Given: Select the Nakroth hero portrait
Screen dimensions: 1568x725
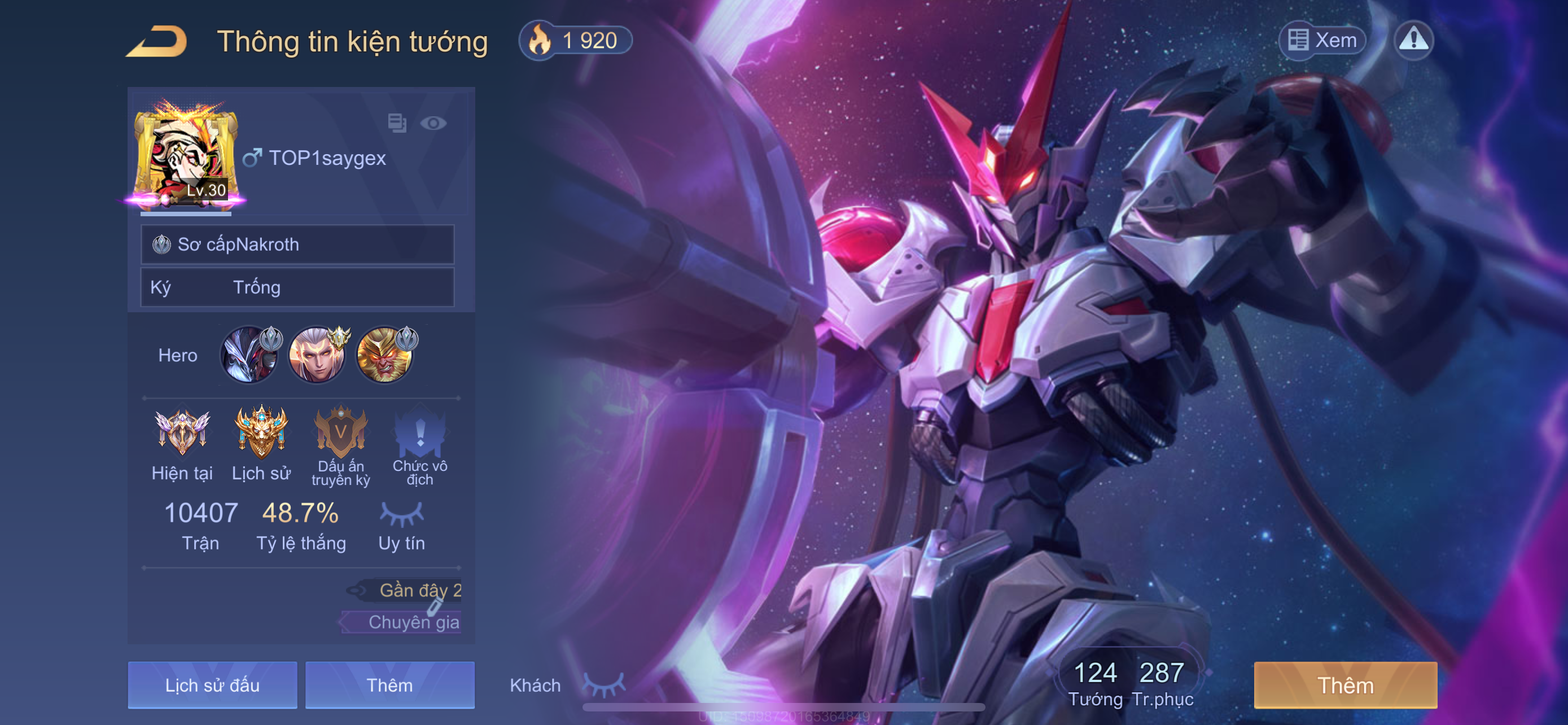Looking at the screenshot, I should click(249, 355).
